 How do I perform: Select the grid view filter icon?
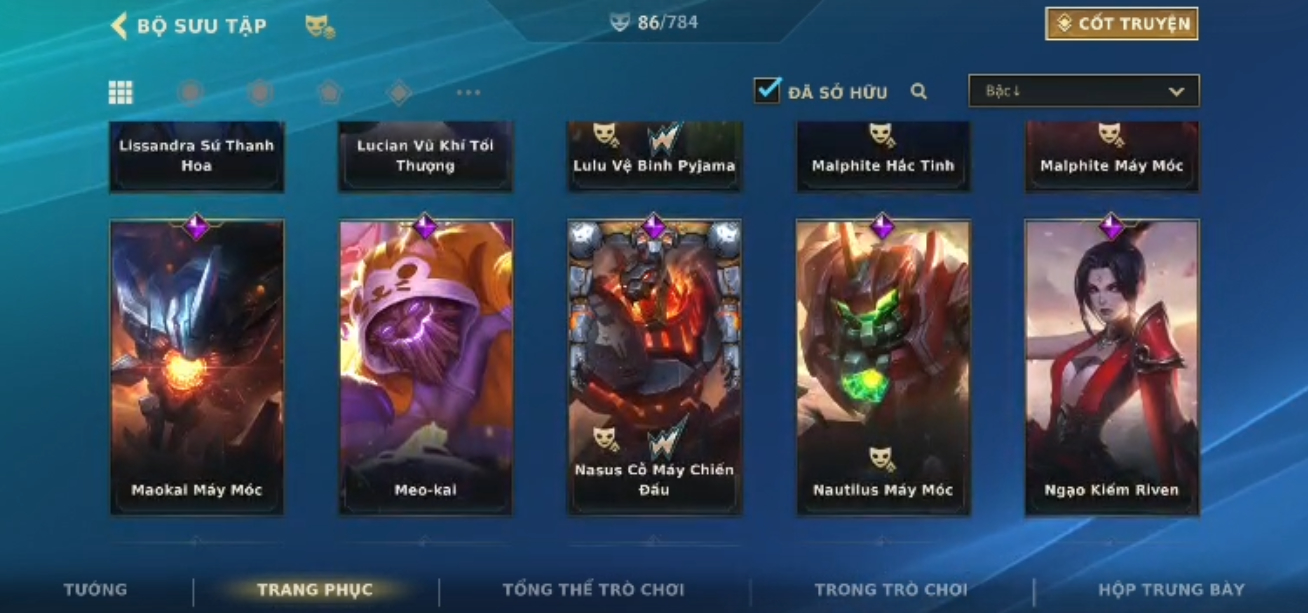tap(121, 93)
